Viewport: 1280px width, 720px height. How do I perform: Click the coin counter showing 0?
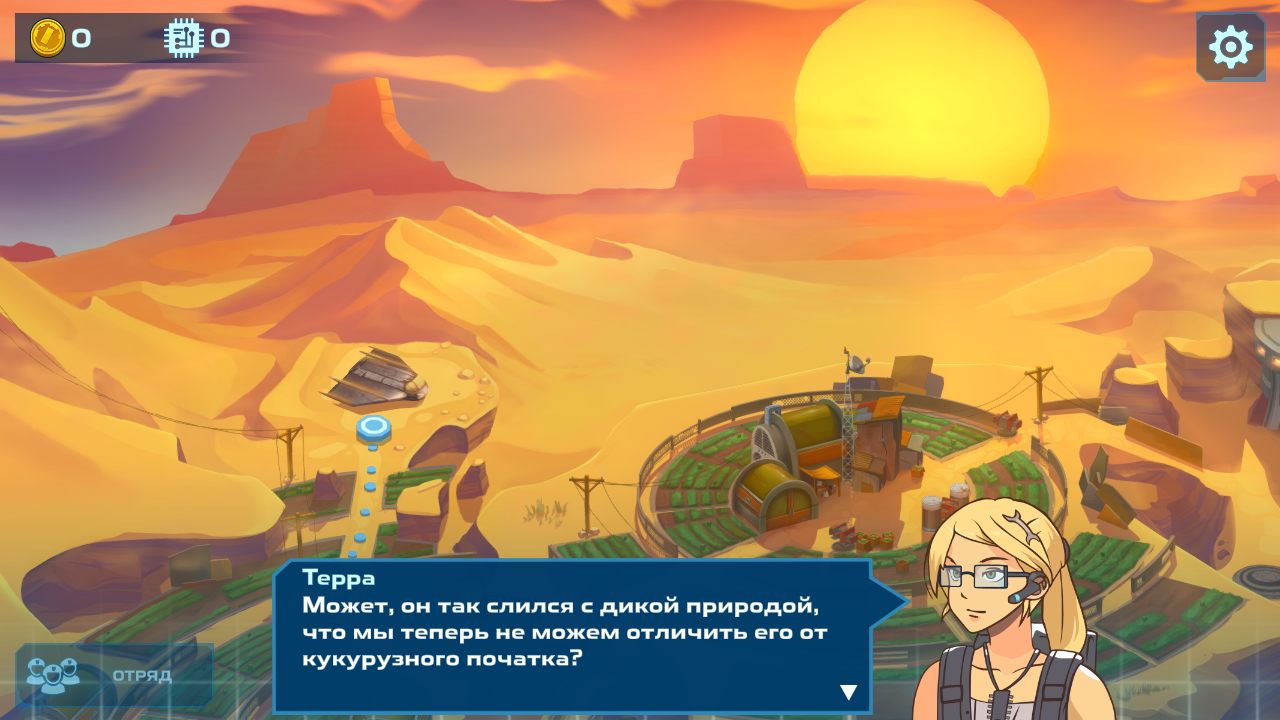[x=83, y=39]
